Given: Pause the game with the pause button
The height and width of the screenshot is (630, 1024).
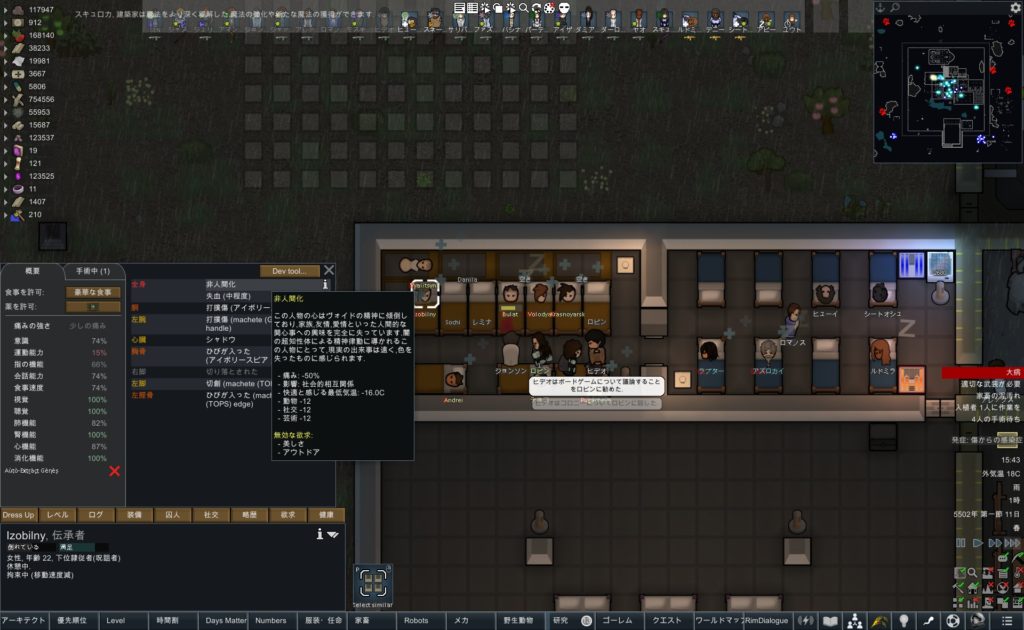Looking at the screenshot, I should click(x=961, y=543).
